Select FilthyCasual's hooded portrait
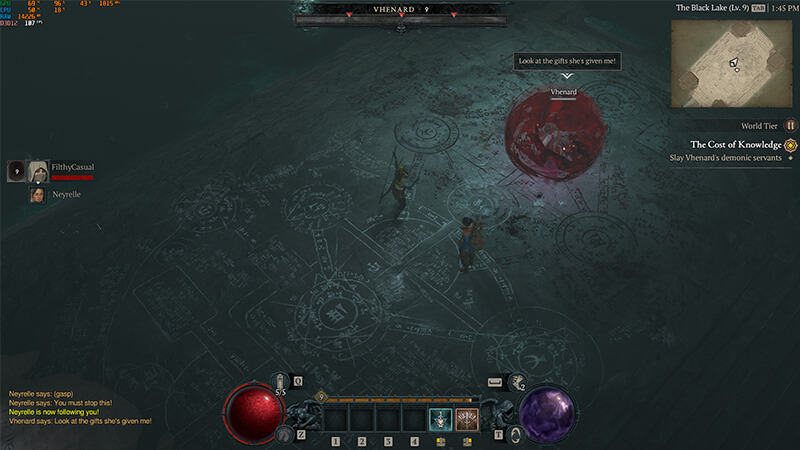Viewport: 800px width, 450px height. point(39,172)
